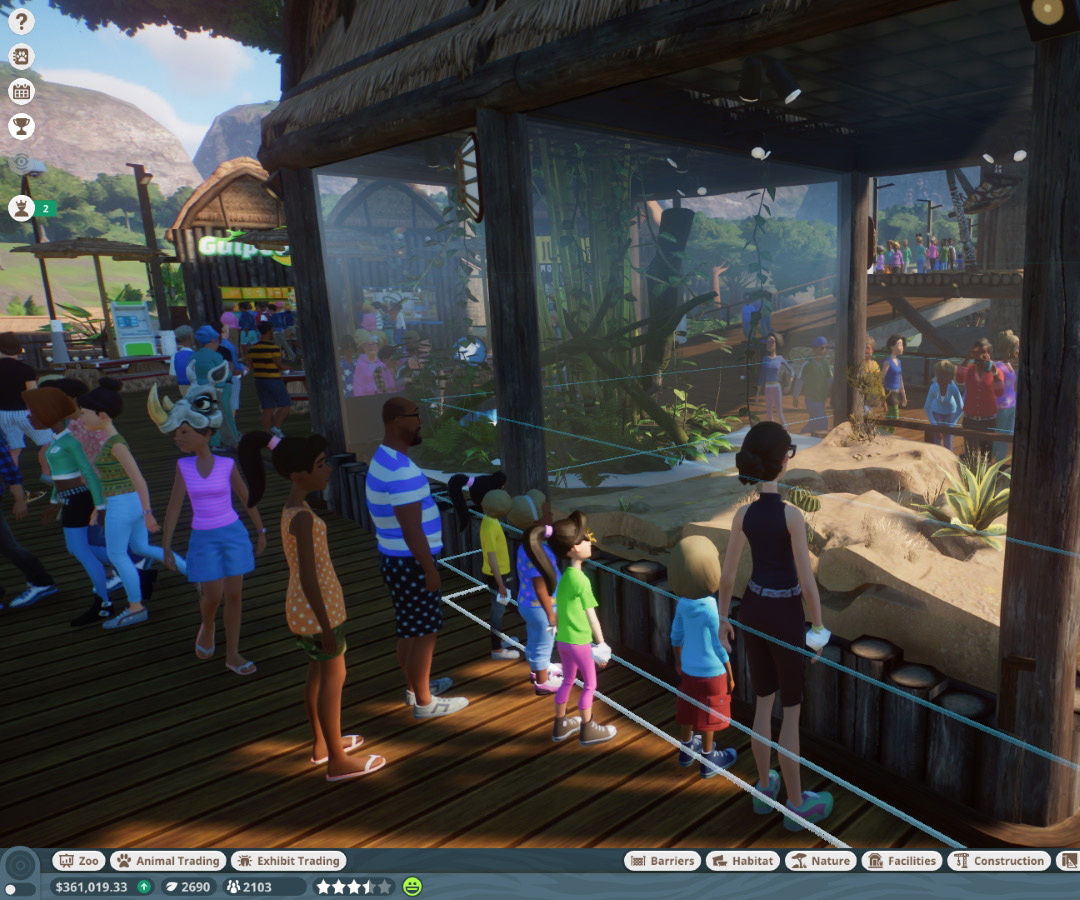
Task: Open the avatar icon with badge 2
Action: 21,208
